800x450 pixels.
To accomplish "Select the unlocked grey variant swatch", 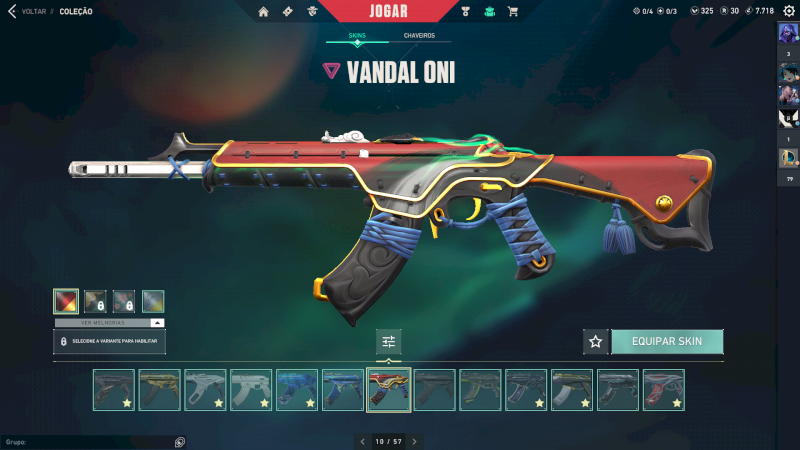I will (153, 301).
